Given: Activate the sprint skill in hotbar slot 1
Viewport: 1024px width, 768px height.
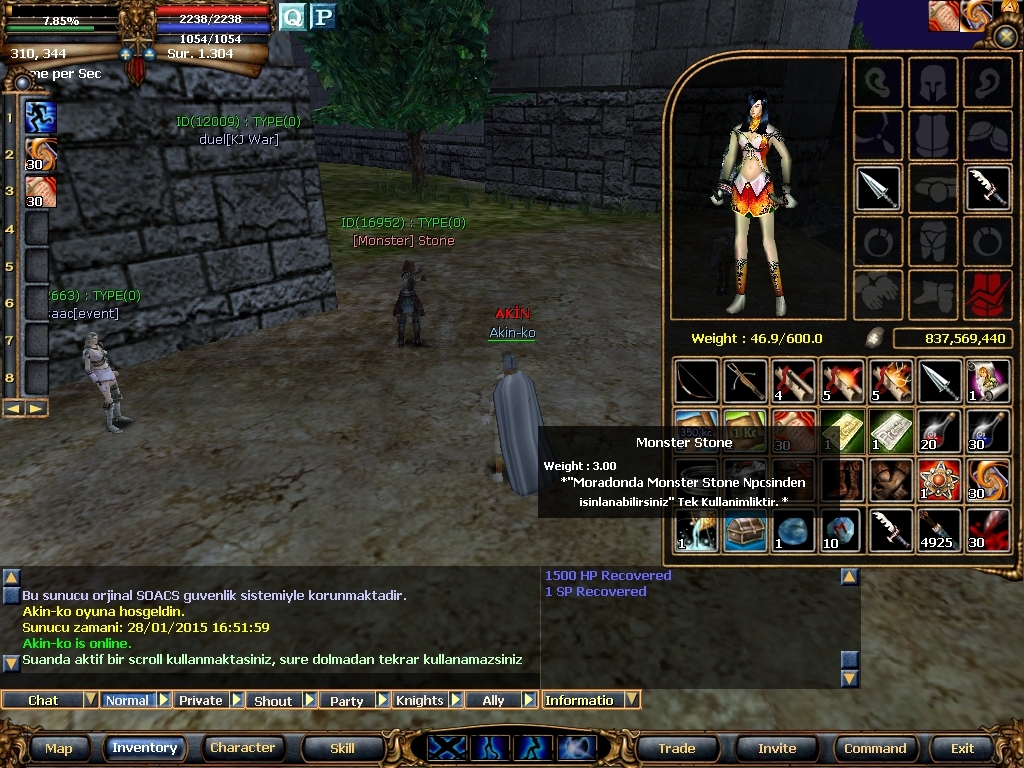Looking at the screenshot, I should coord(41,117).
